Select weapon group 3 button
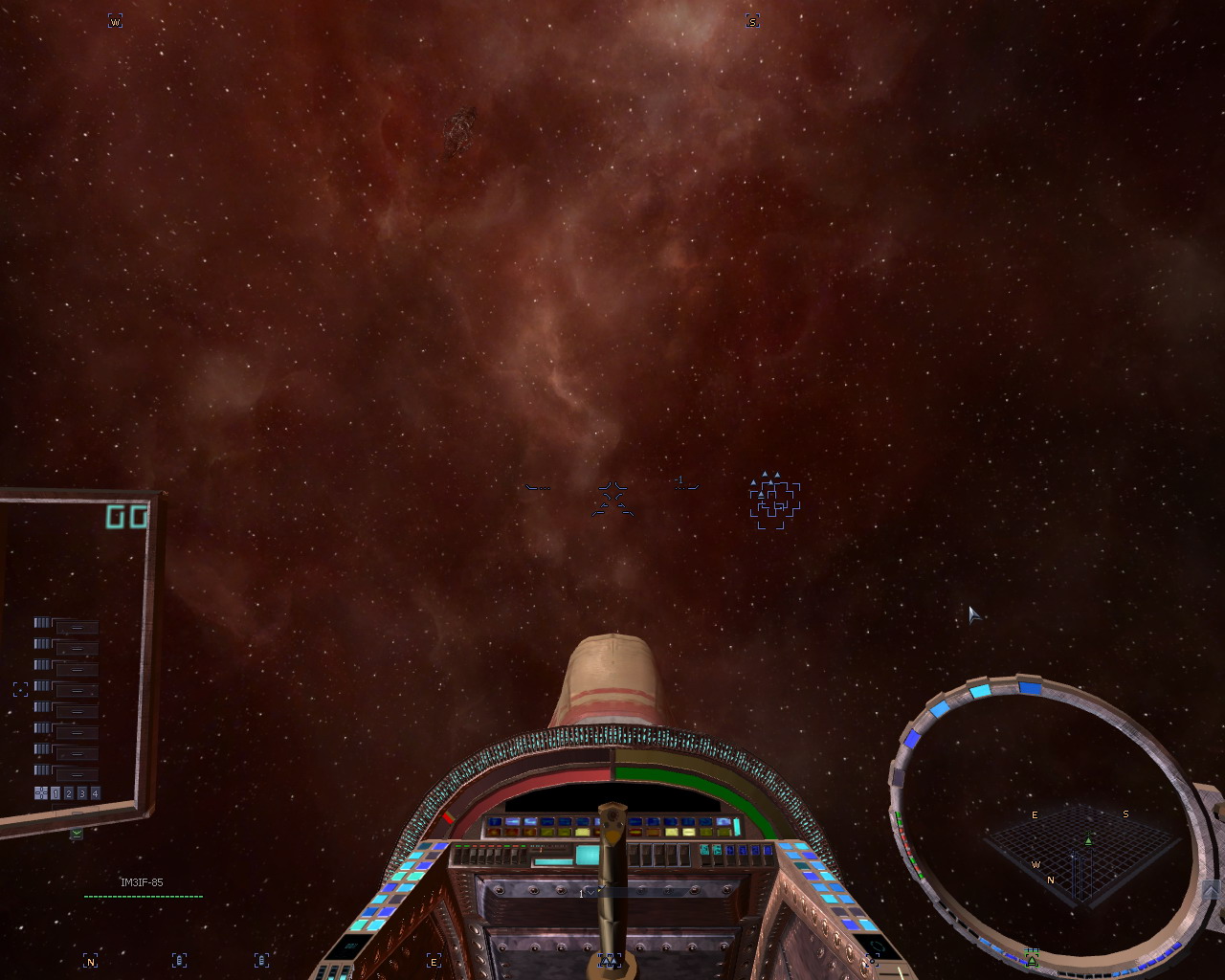The height and width of the screenshot is (980, 1225). (82, 793)
